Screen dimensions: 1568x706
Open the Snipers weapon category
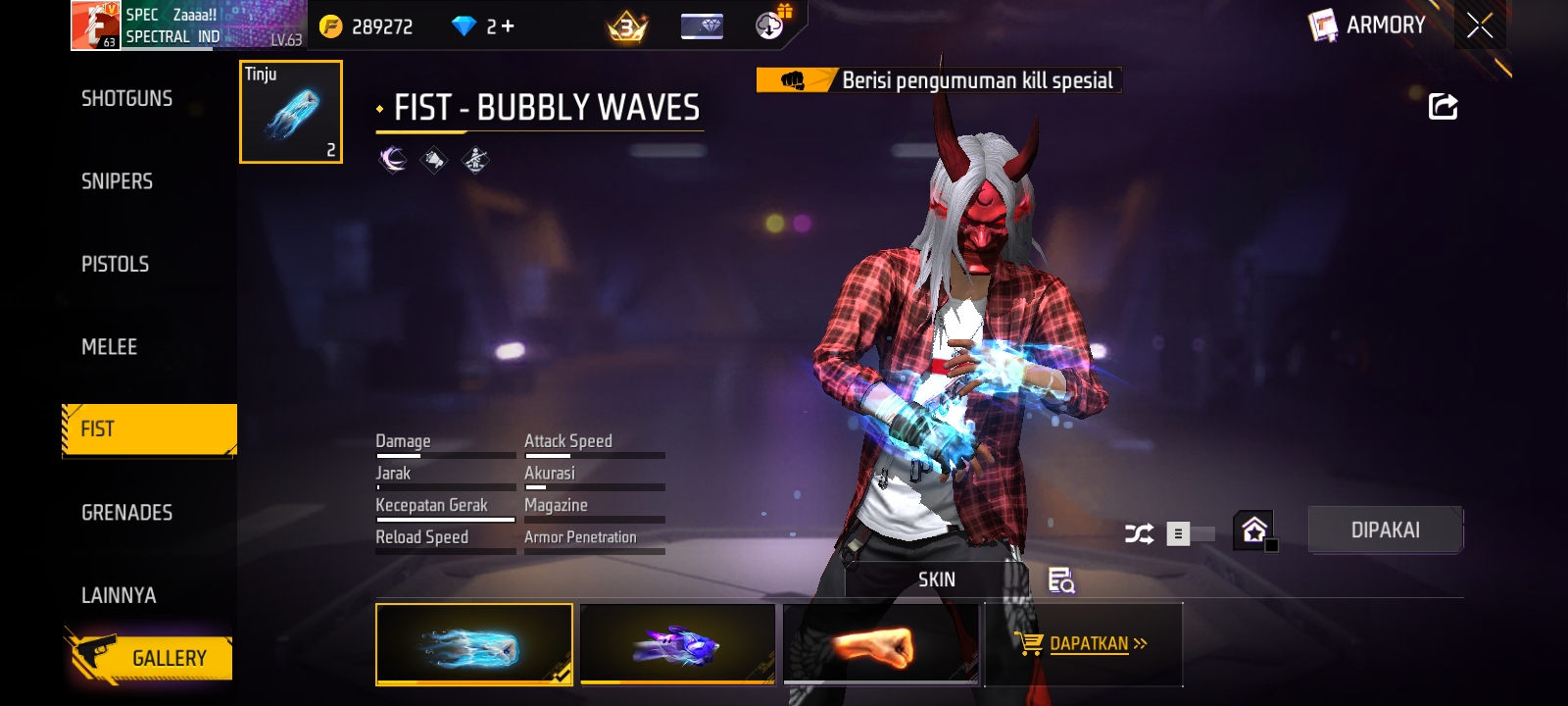[x=118, y=181]
